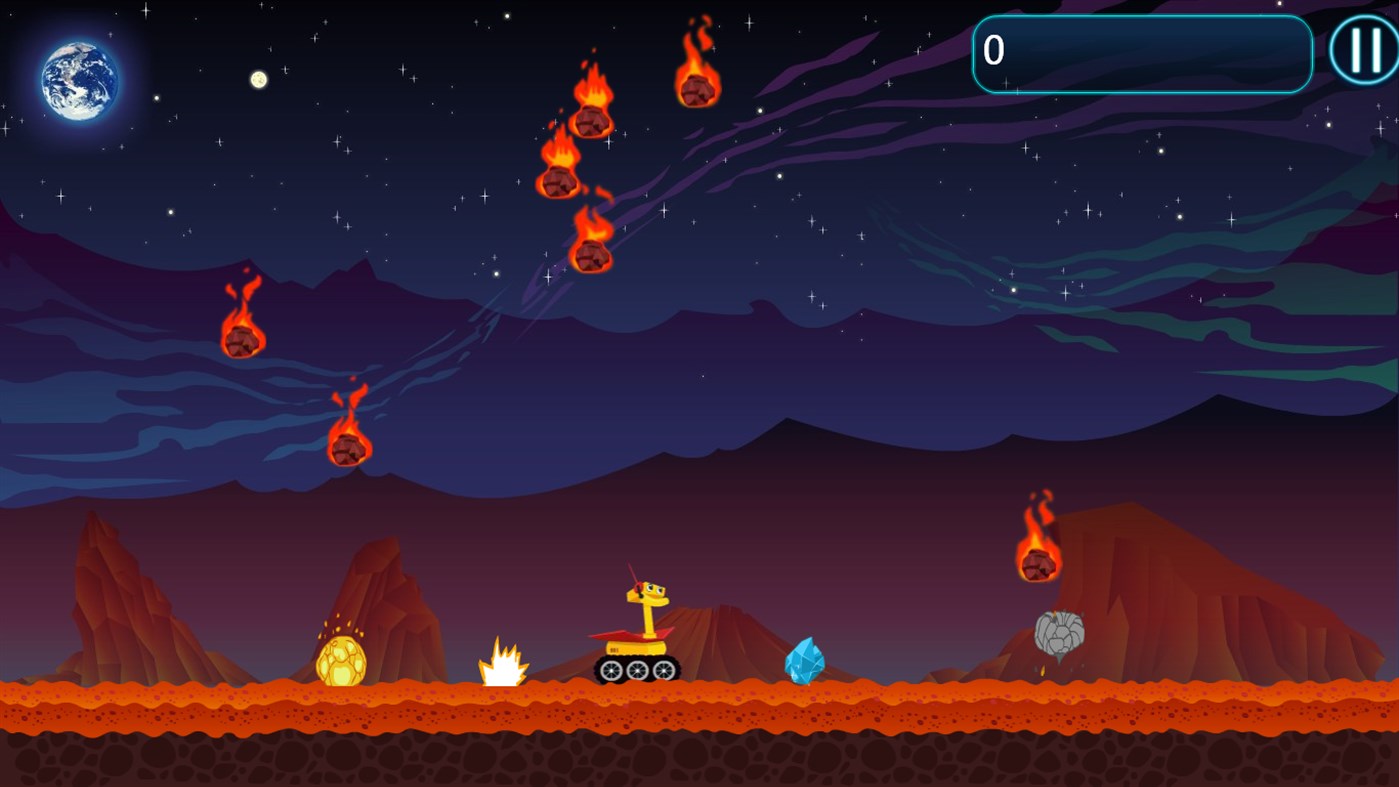Click the lowest meteor in the center cluster
The height and width of the screenshot is (787, 1399).
click(x=591, y=253)
